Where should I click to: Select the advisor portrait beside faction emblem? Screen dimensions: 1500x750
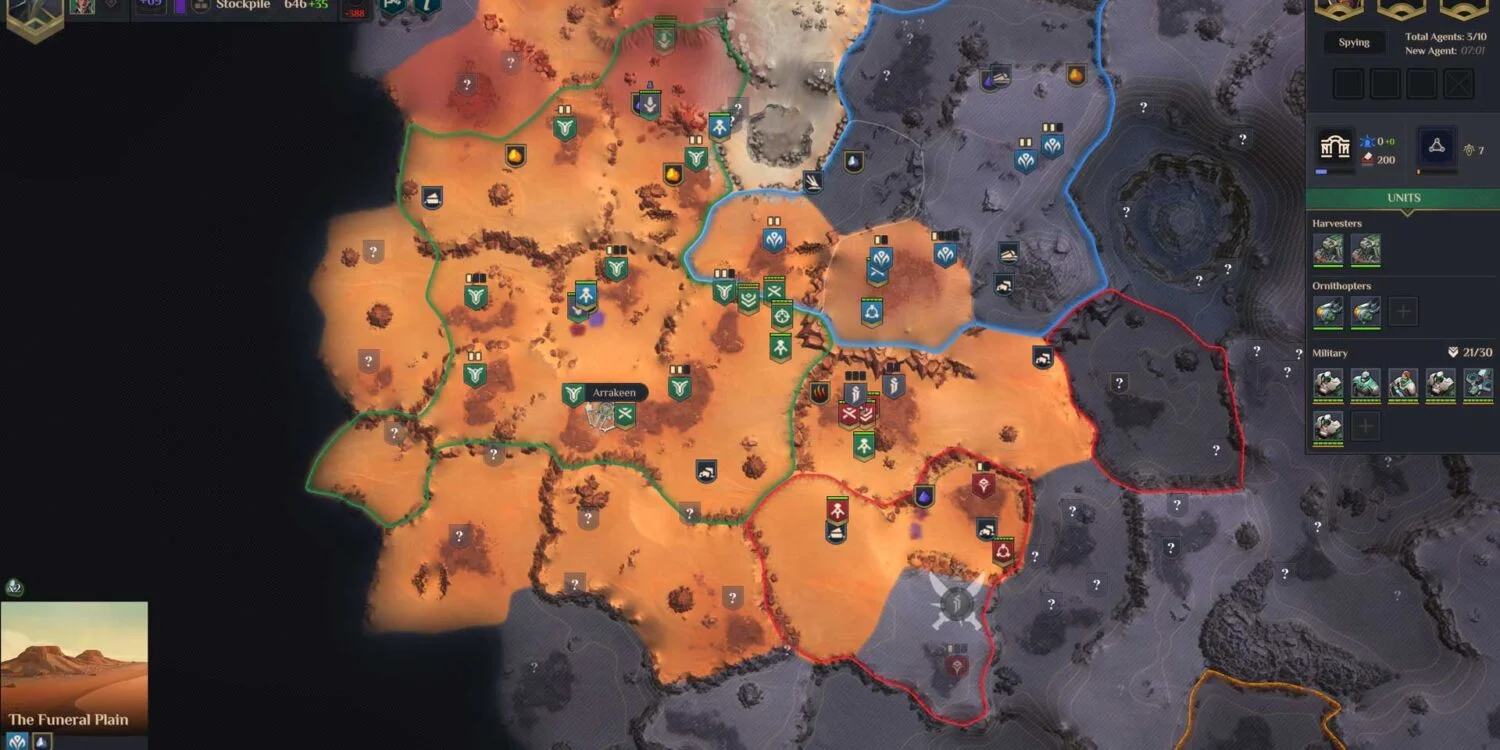tap(82, 6)
